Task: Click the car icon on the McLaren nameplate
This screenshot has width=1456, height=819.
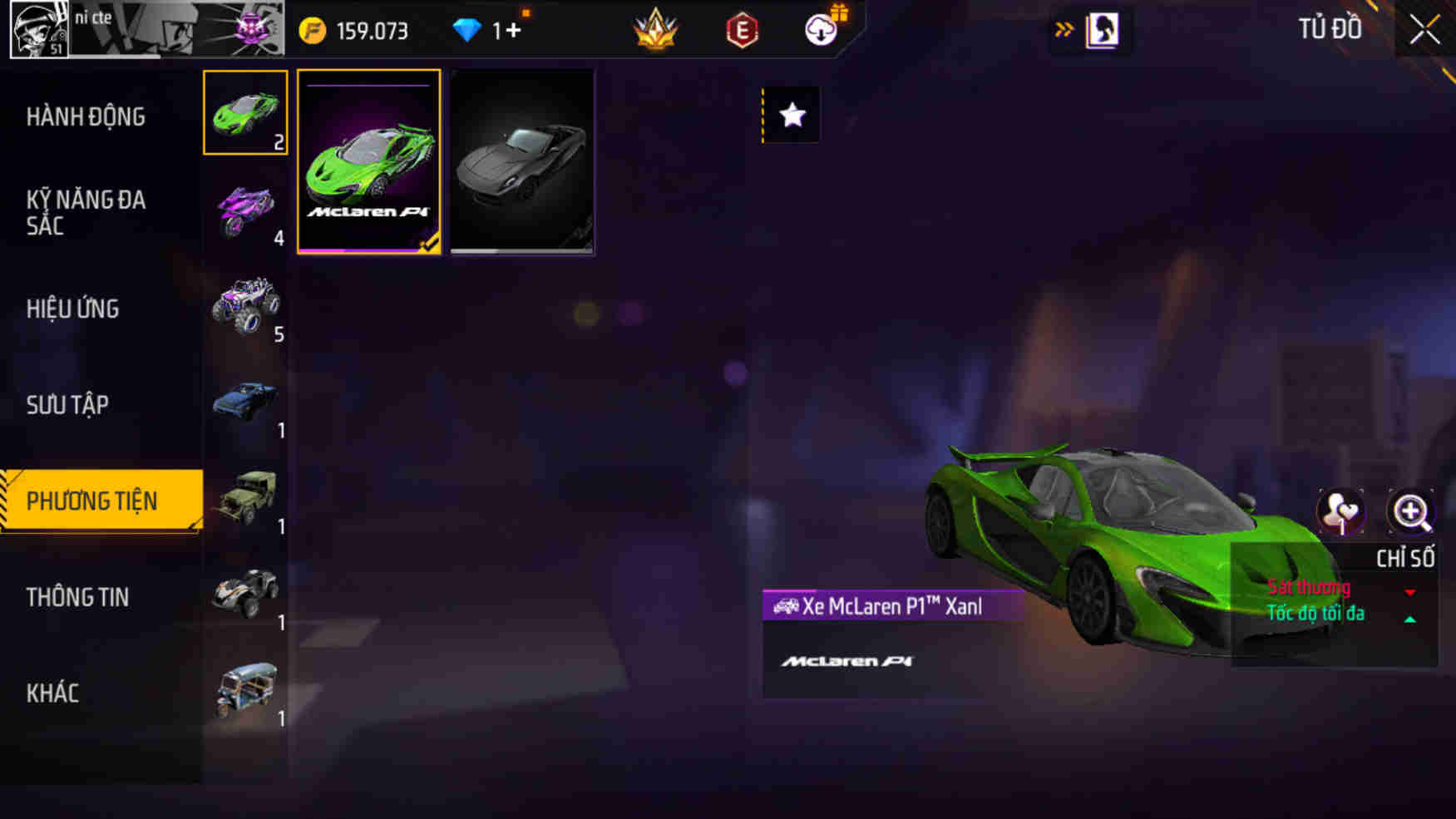Action: point(788,606)
